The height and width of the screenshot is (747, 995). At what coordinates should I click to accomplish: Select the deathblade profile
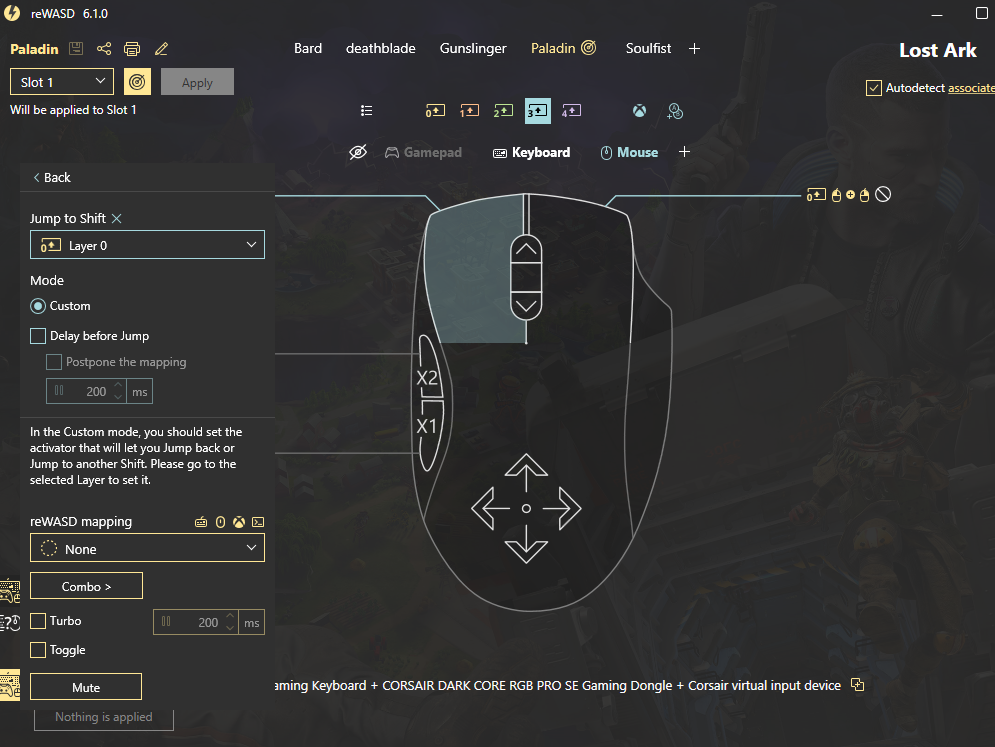[380, 48]
